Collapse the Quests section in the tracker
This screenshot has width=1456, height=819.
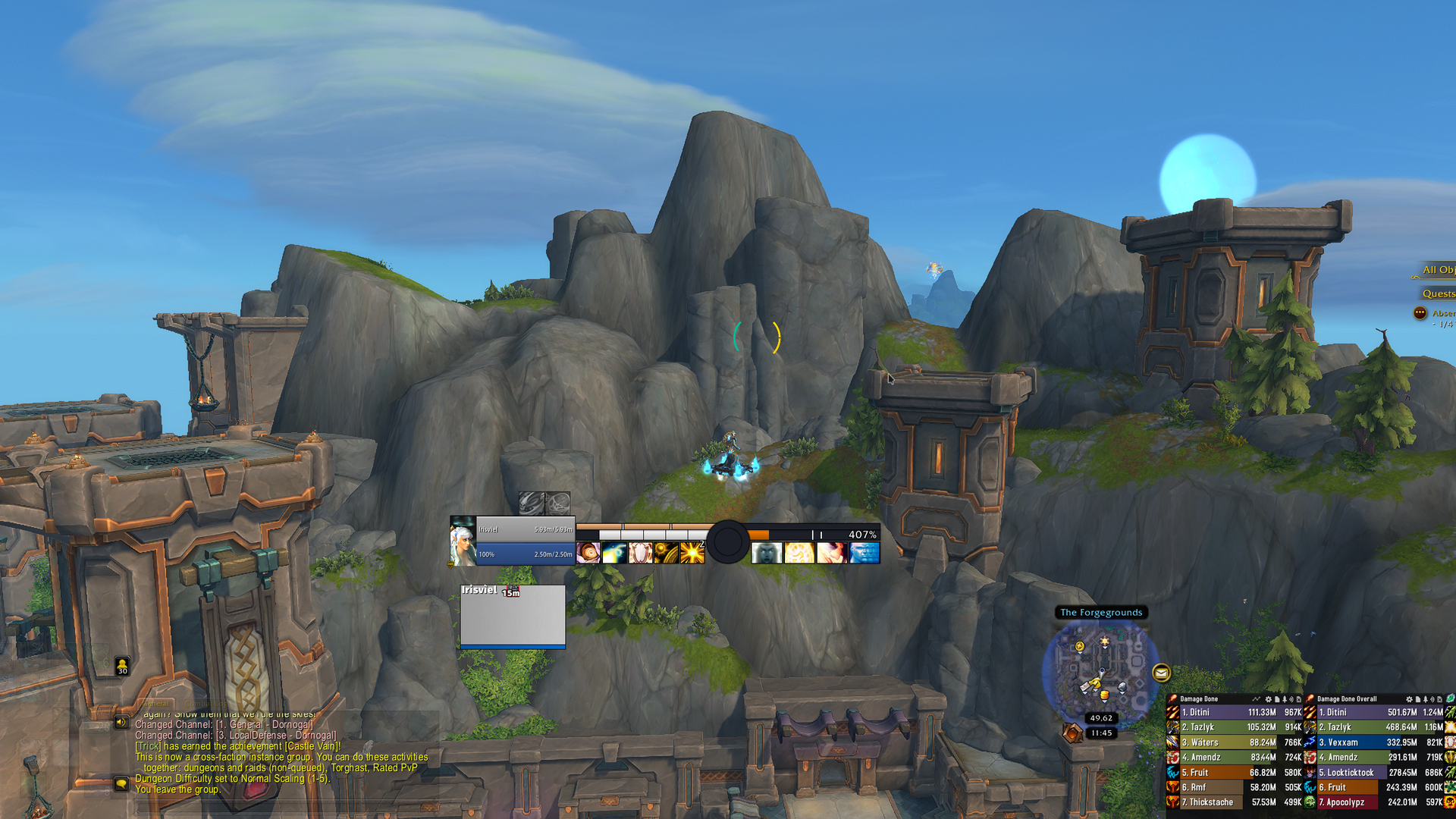point(1439,293)
